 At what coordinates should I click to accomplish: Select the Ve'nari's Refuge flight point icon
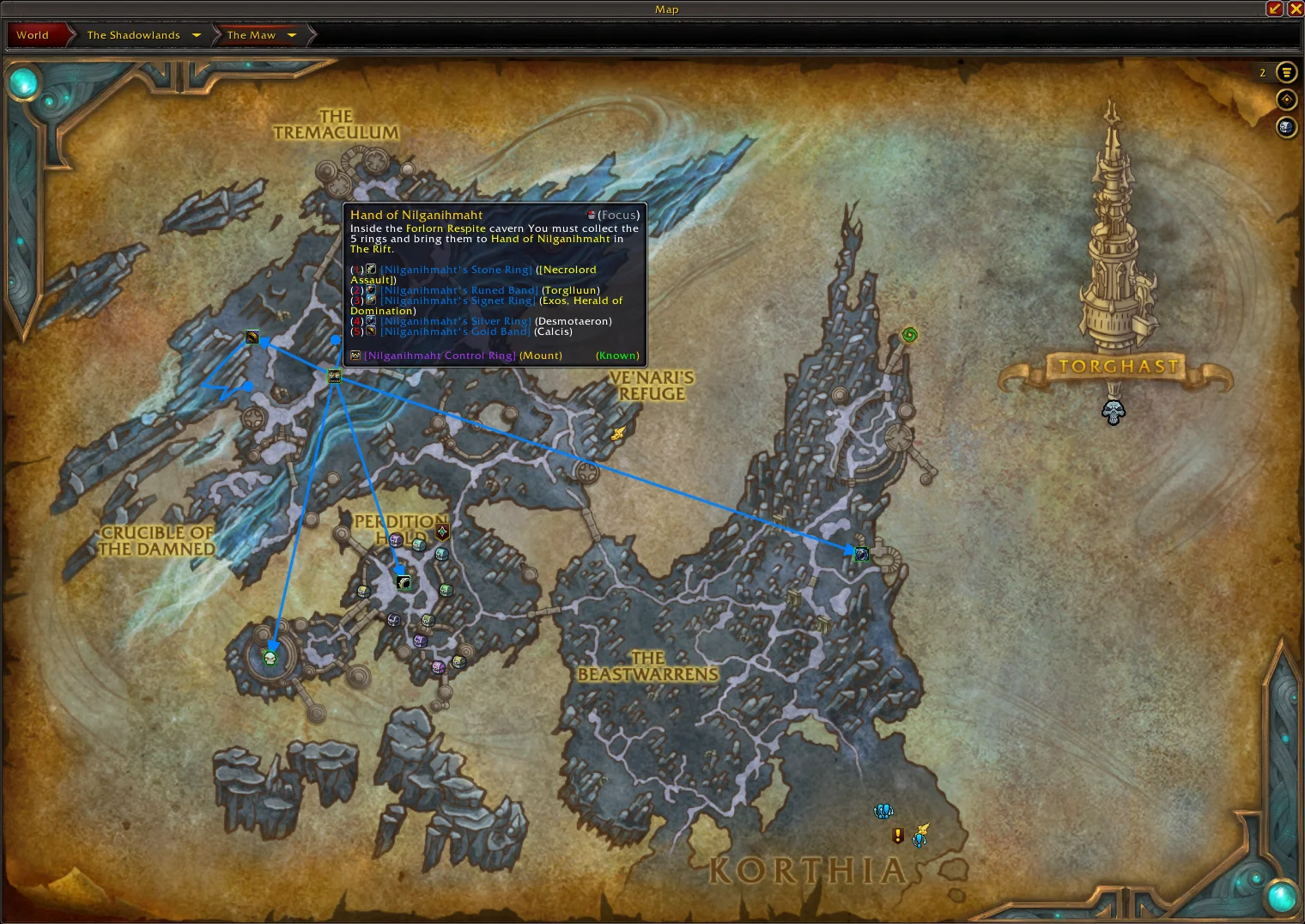(618, 434)
